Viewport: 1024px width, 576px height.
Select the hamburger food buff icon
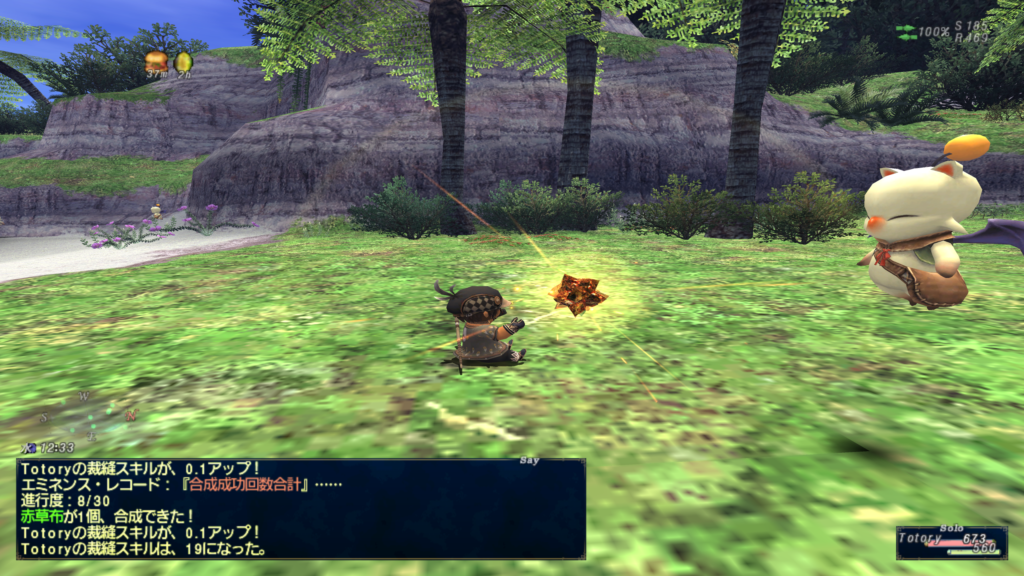[x=155, y=62]
